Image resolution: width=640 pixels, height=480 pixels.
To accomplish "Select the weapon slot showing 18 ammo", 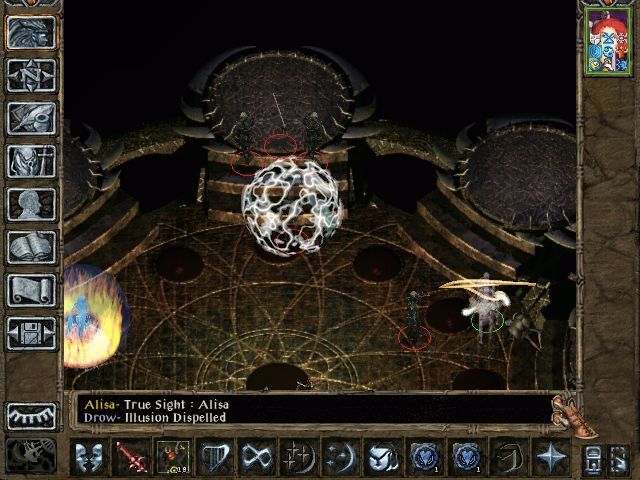I will click(171, 458).
